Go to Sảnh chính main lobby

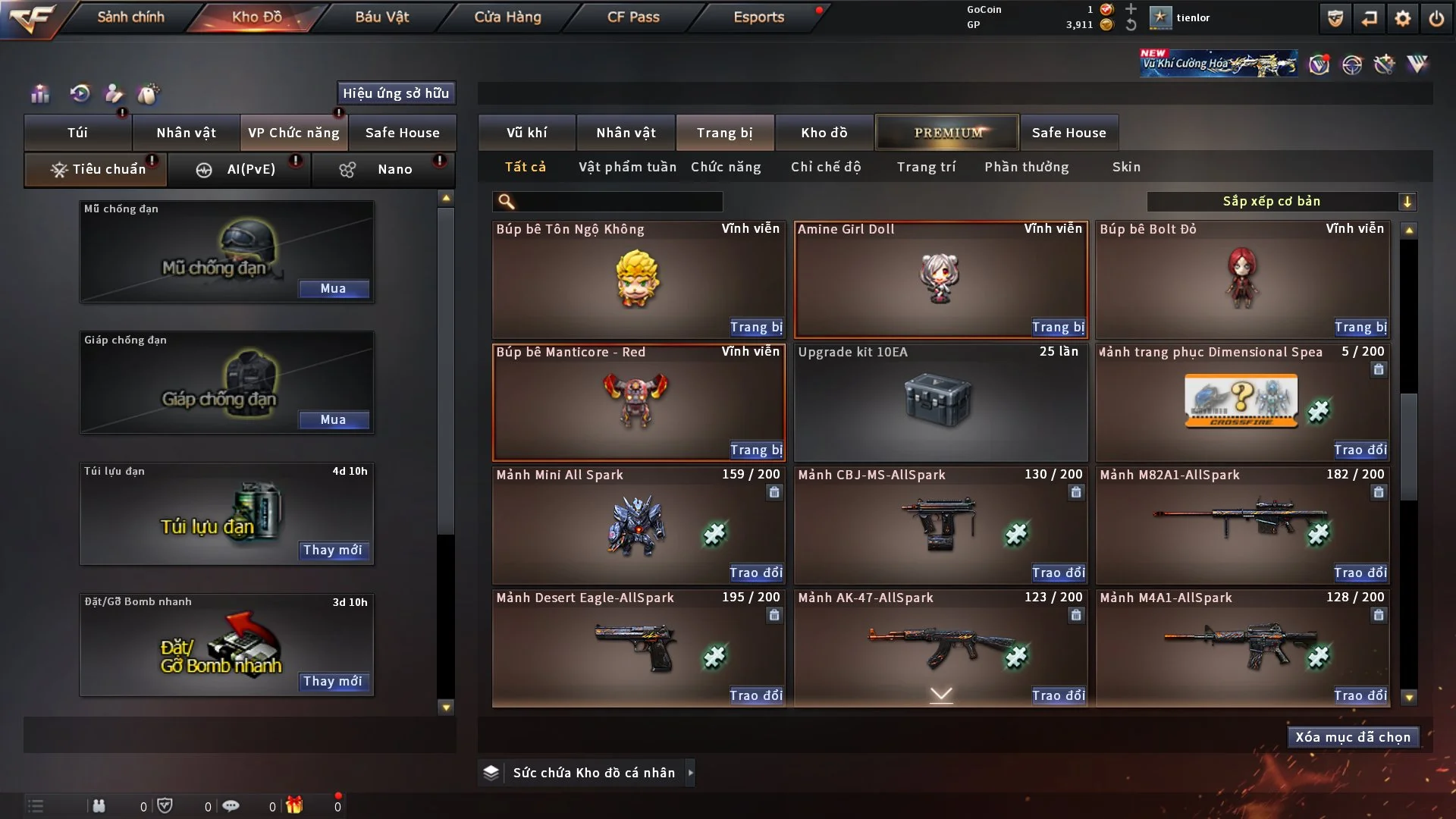coord(130,17)
